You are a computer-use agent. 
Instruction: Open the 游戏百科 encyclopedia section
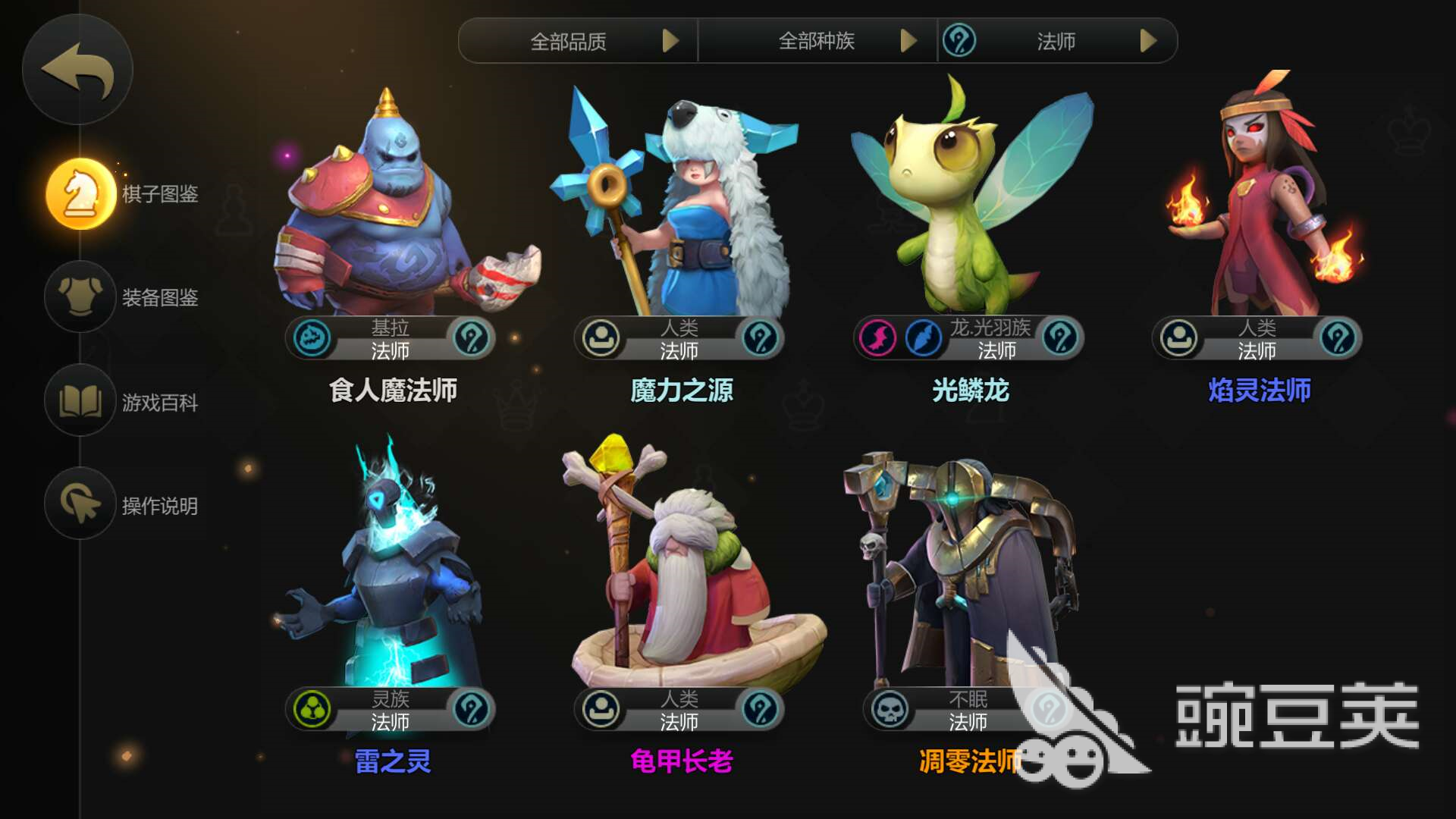coord(81,401)
